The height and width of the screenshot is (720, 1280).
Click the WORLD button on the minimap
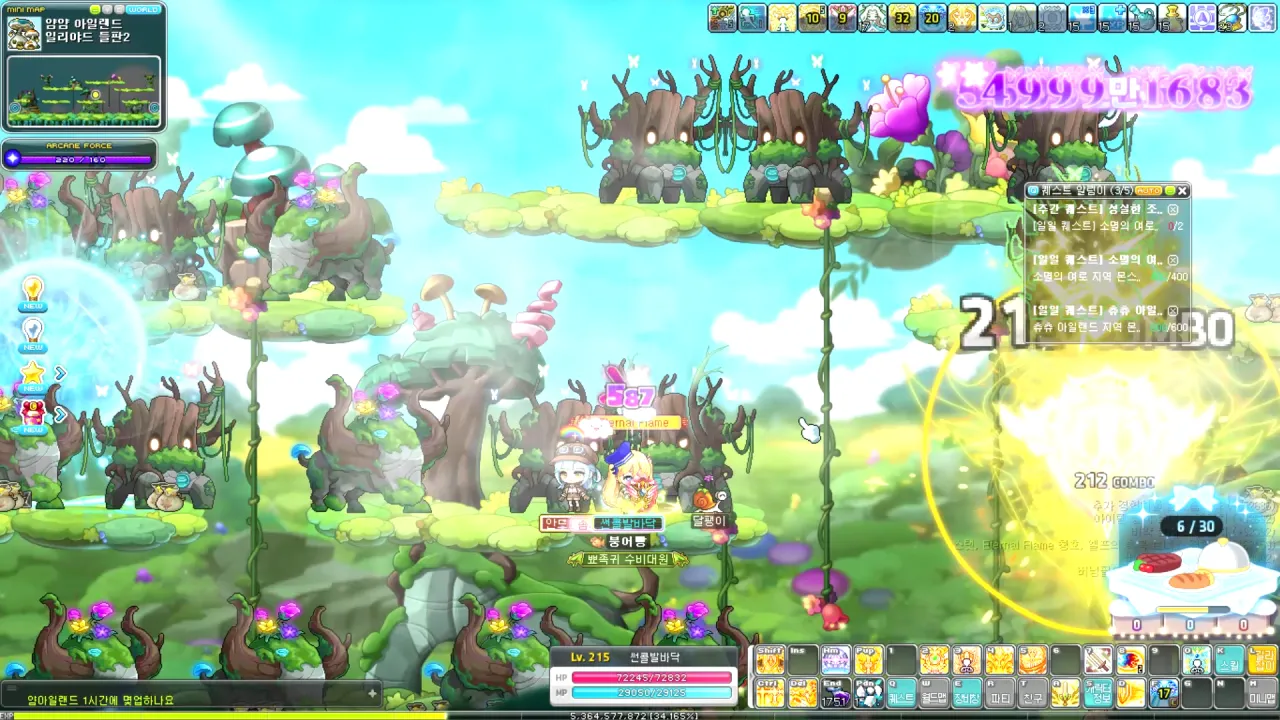(x=145, y=8)
